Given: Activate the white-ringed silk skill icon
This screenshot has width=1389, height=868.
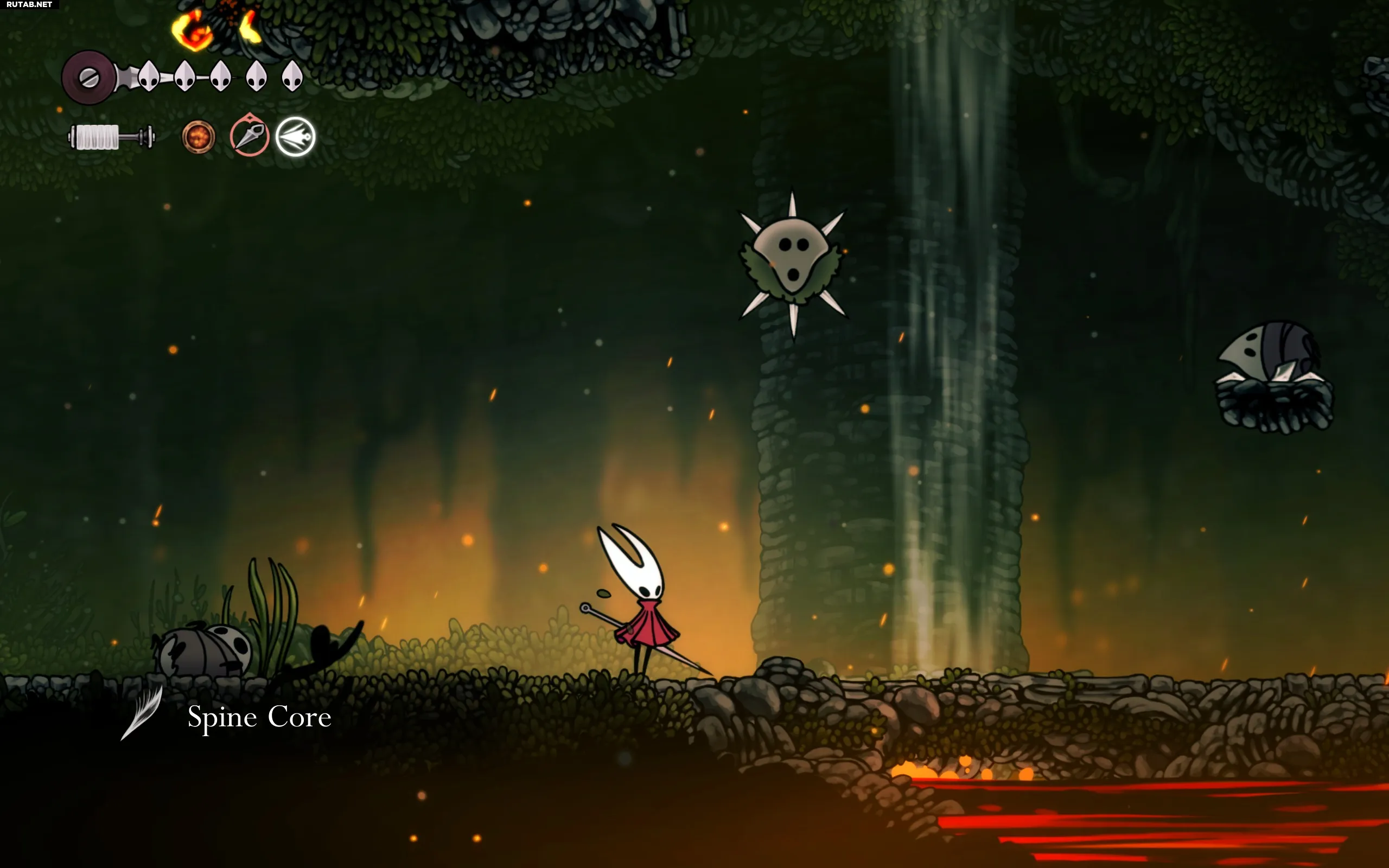Looking at the screenshot, I should point(296,137).
